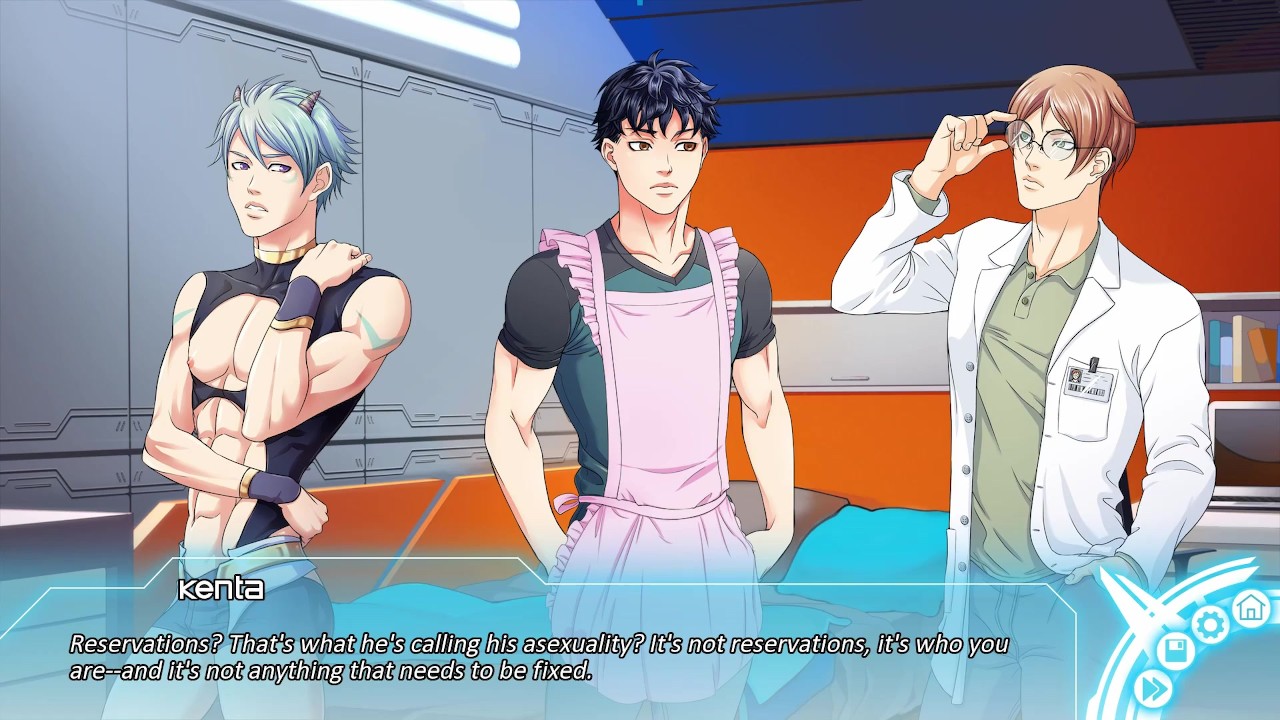This screenshot has width=1280, height=720.
Task: Return to main menu via house icon
Action: click(1249, 606)
